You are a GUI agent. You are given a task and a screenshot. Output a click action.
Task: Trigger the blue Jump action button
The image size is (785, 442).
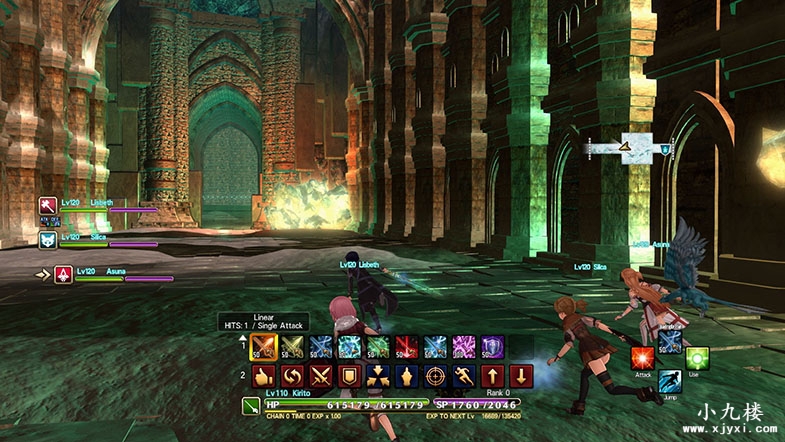pos(670,381)
